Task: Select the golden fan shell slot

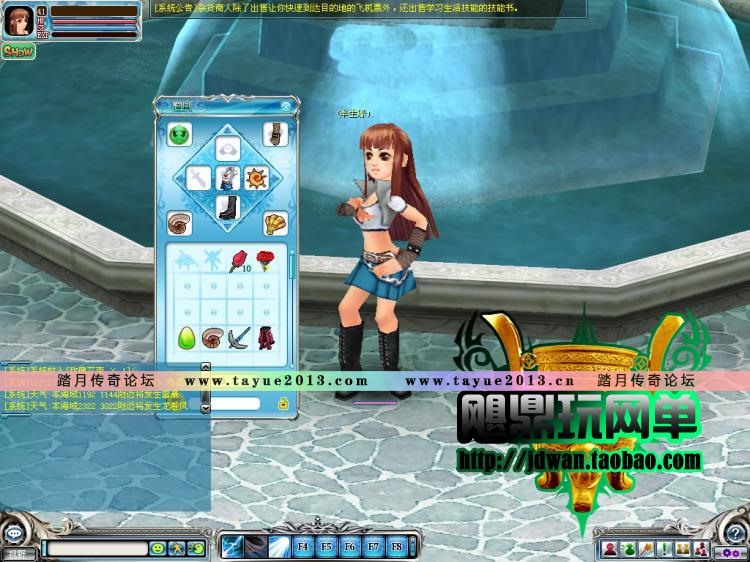Action: click(275, 222)
